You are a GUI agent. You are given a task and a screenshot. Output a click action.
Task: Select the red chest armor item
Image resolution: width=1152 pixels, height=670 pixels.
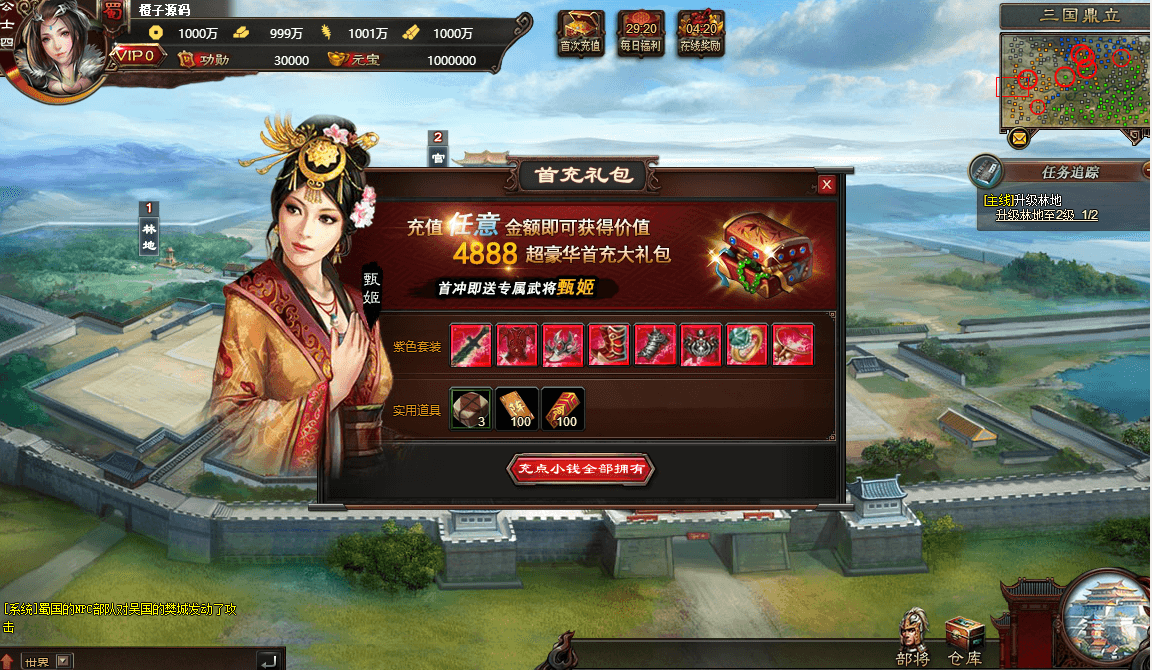[x=517, y=346]
